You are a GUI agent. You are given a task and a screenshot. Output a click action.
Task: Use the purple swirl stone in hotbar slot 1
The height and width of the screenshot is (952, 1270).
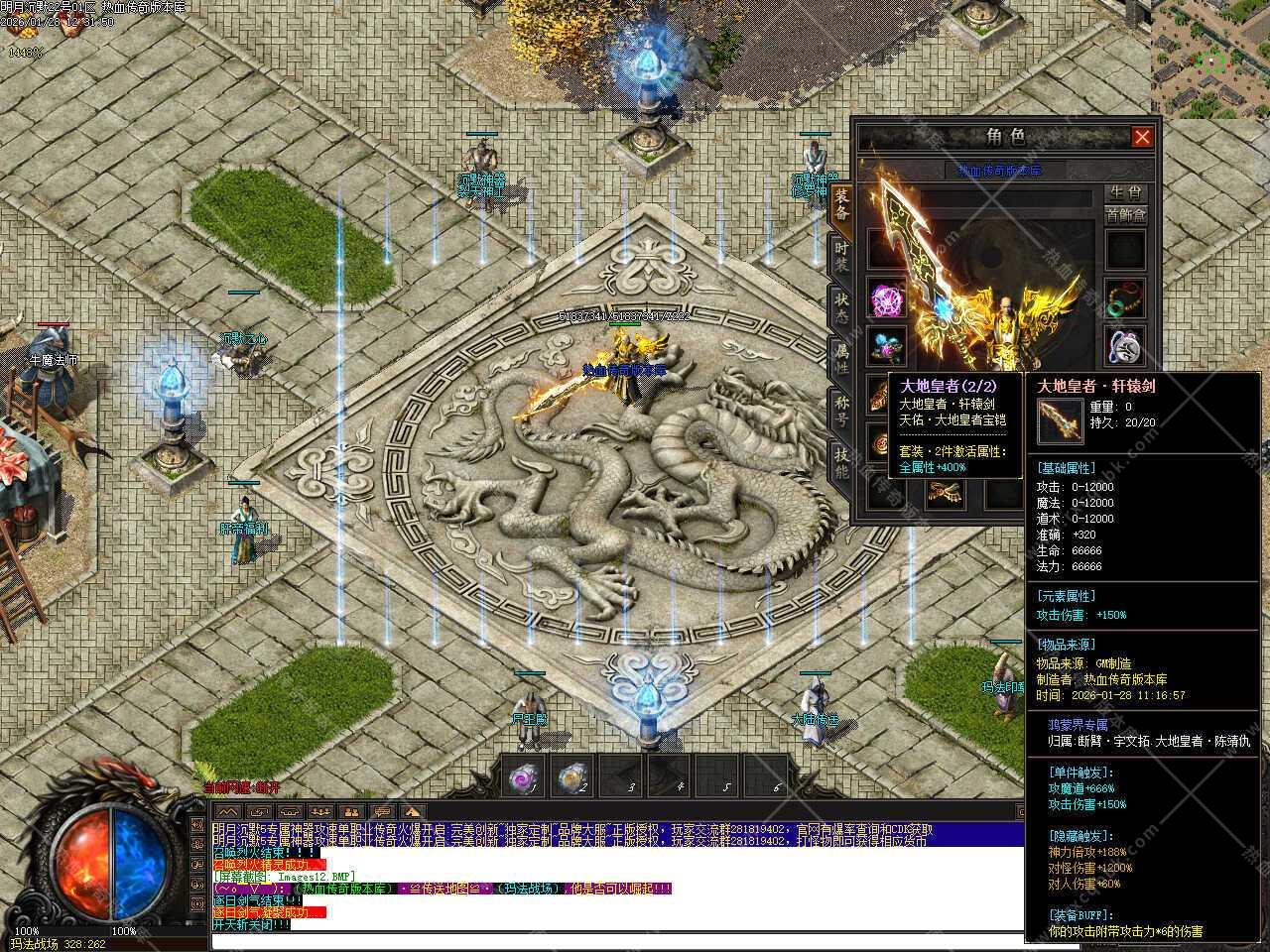pyautogui.click(x=523, y=777)
